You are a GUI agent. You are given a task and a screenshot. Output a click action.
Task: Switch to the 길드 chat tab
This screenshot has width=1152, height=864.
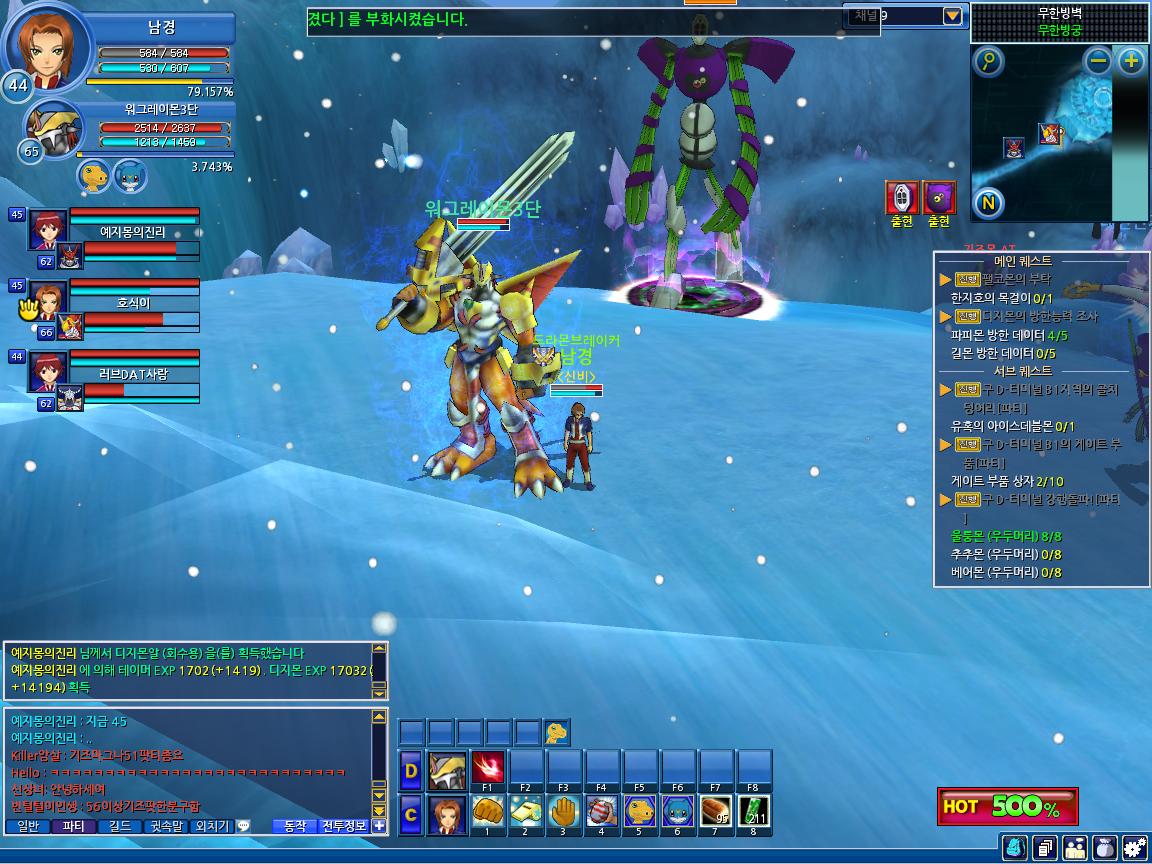pyautogui.click(x=119, y=826)
